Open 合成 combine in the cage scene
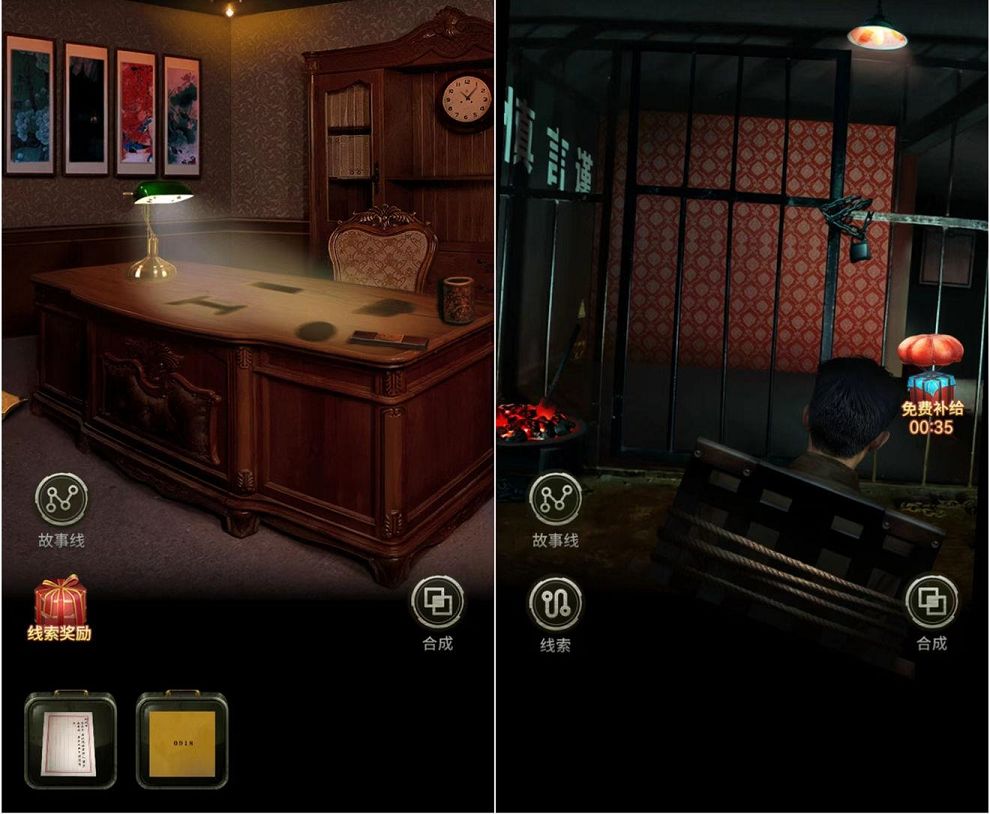 pos(931,603)
